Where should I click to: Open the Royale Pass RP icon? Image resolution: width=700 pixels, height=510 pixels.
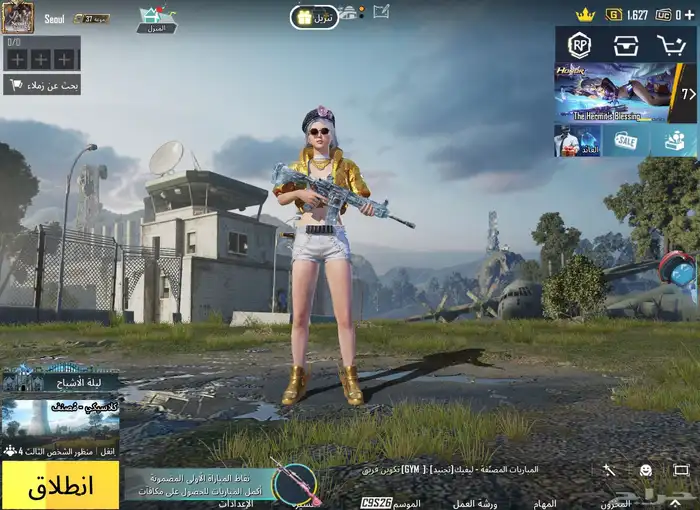pos(580,45)
